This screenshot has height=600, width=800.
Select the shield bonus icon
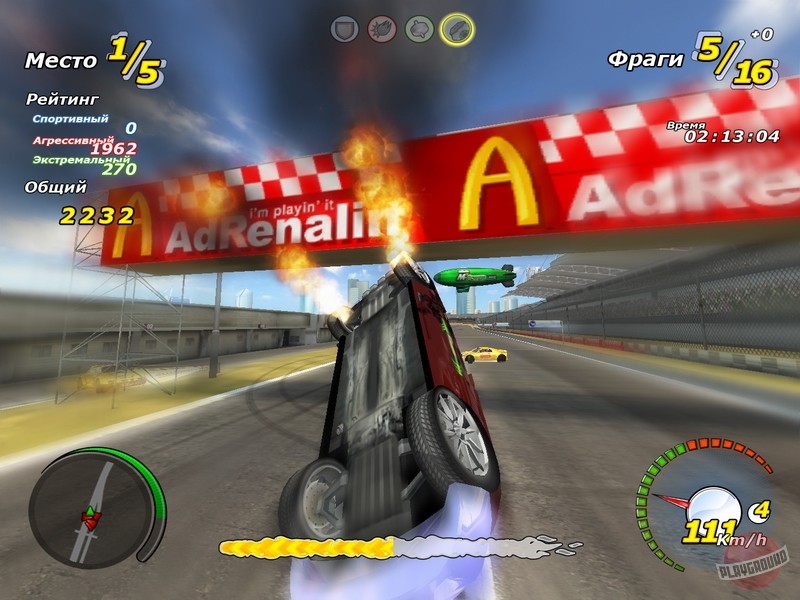click(345, 28)
